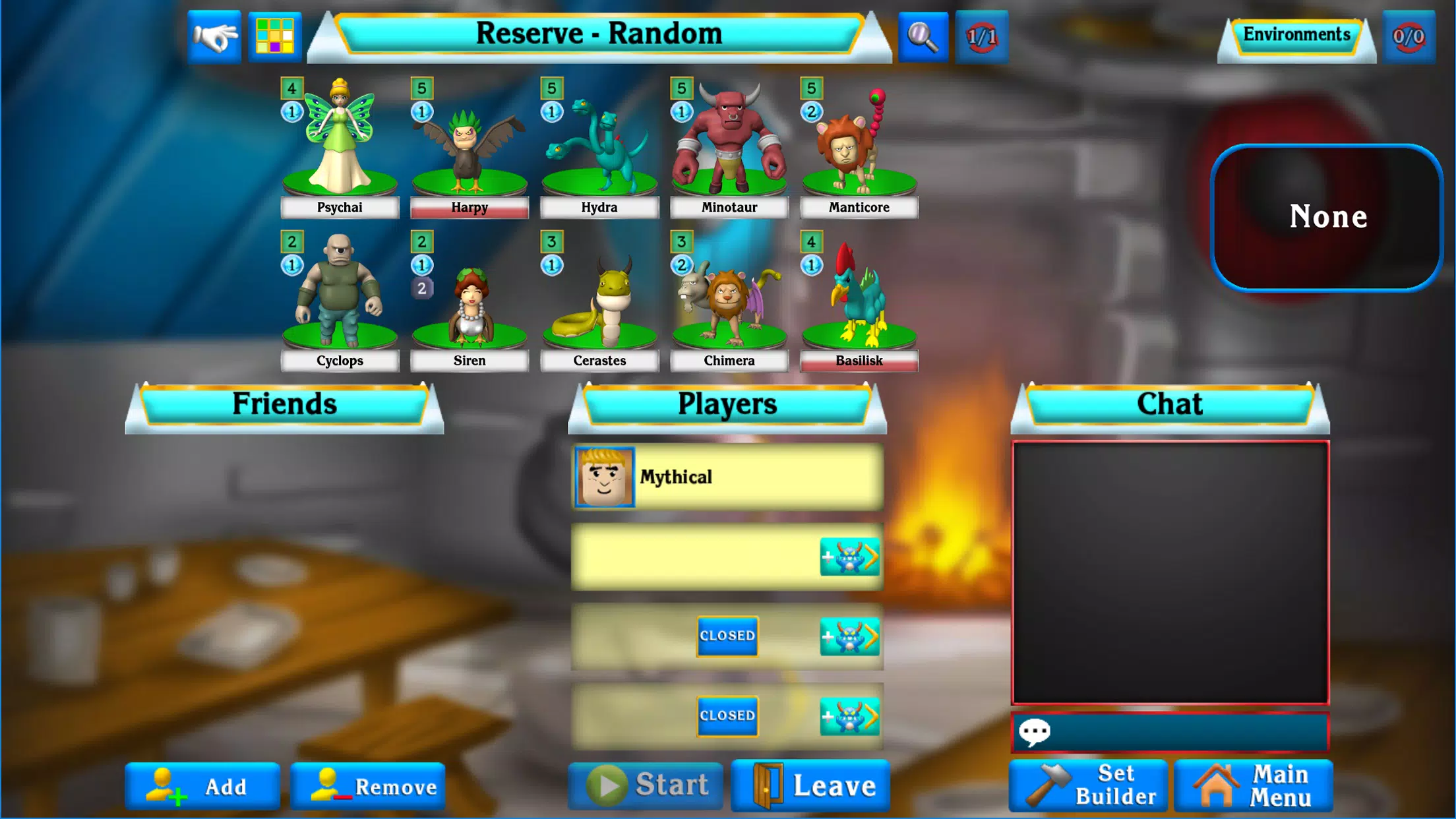Return to the Main Menu

(x=1254, y=785)
